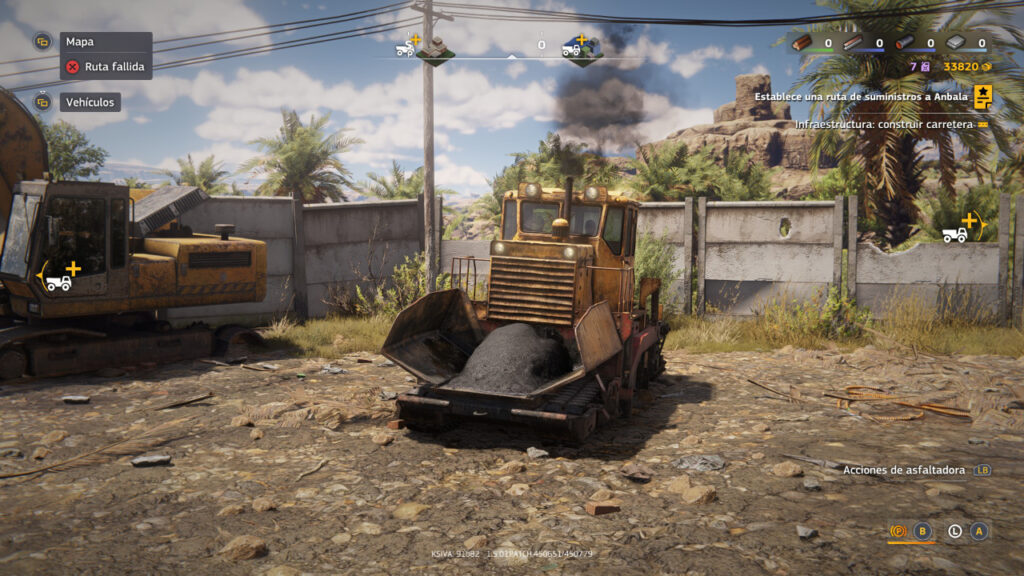This screenshot has height=576, width=1024.
Task: Open the Mapa entry
Action: coord(79,42)
